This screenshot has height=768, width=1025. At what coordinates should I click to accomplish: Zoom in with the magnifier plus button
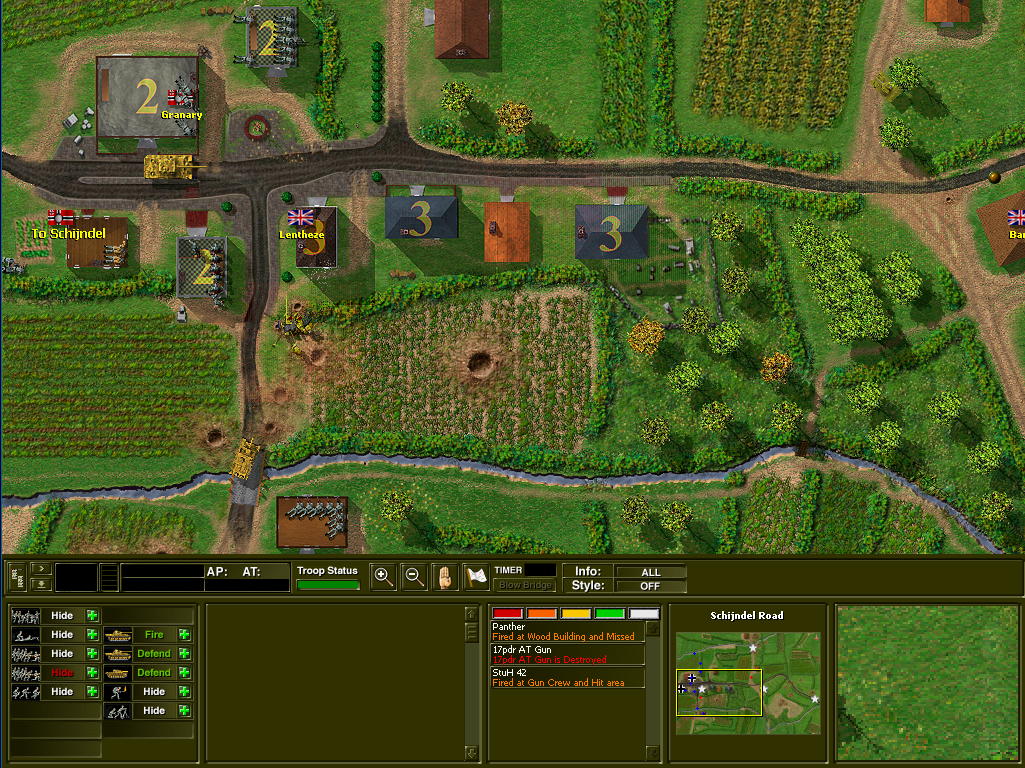(x=383, y=576)
